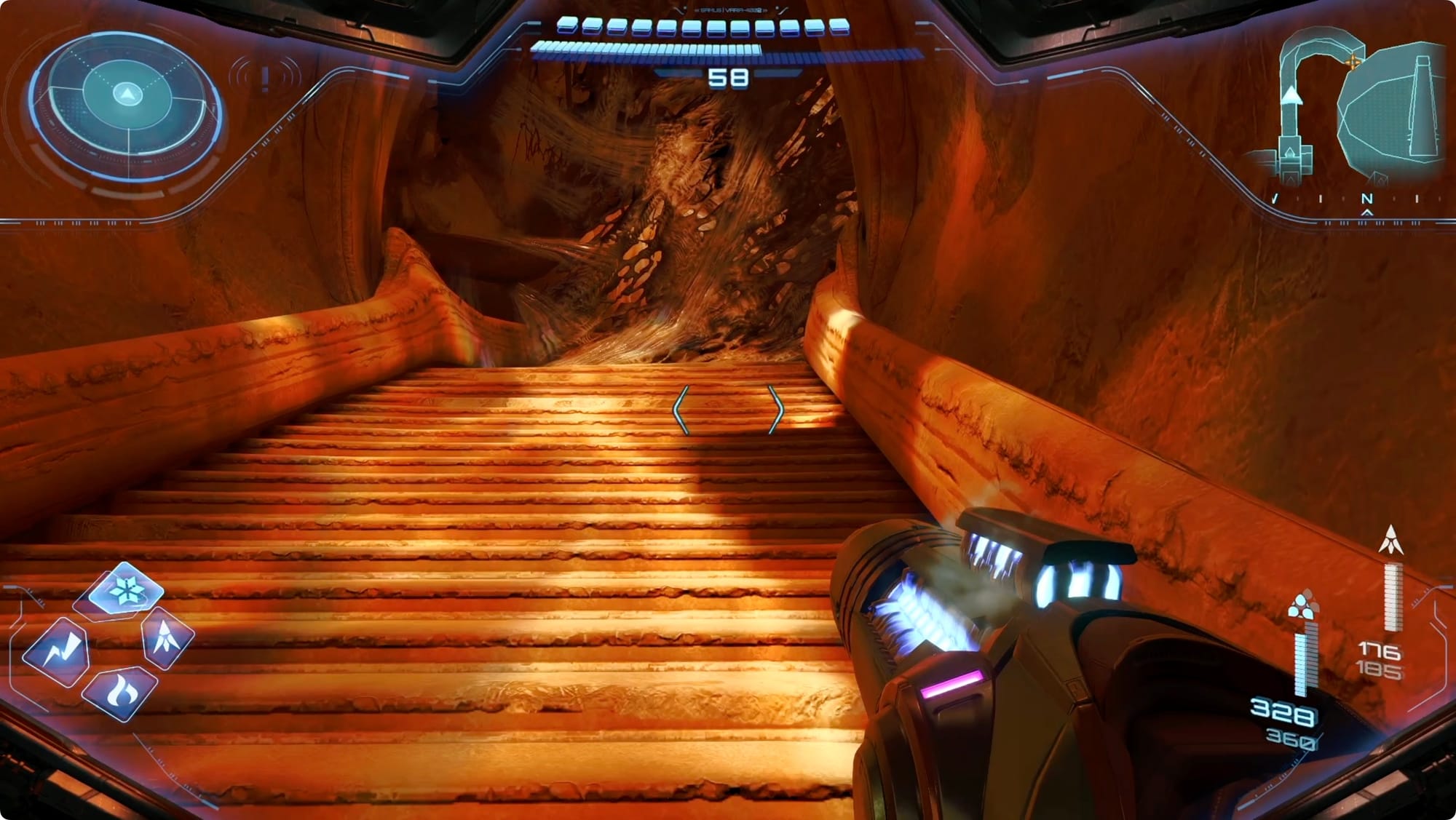Select the ice snowflake shot icon
The image size is (1456, 820).
pos(127,590)
